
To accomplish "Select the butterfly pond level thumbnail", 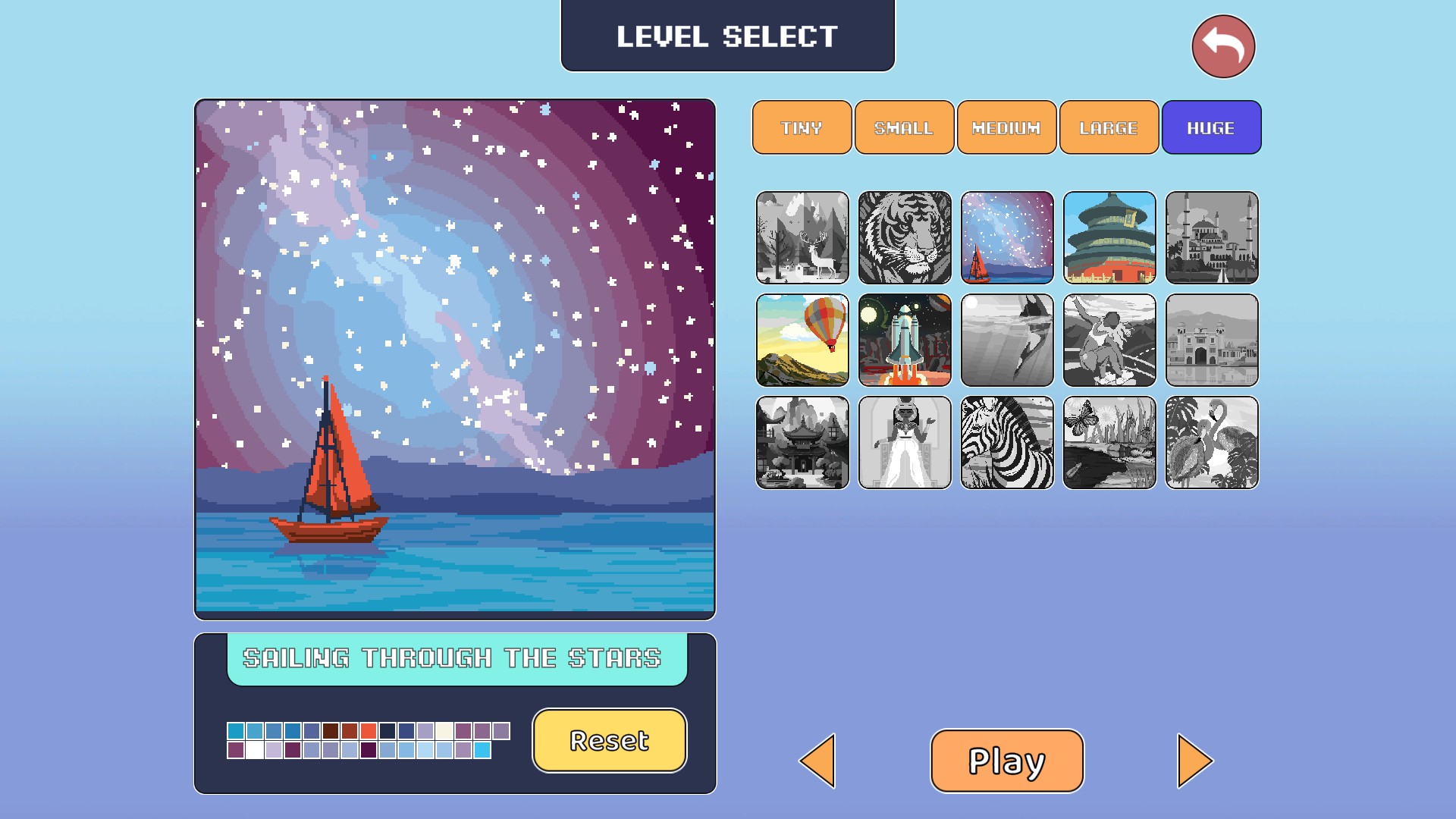I will [x=1109, y=442].
